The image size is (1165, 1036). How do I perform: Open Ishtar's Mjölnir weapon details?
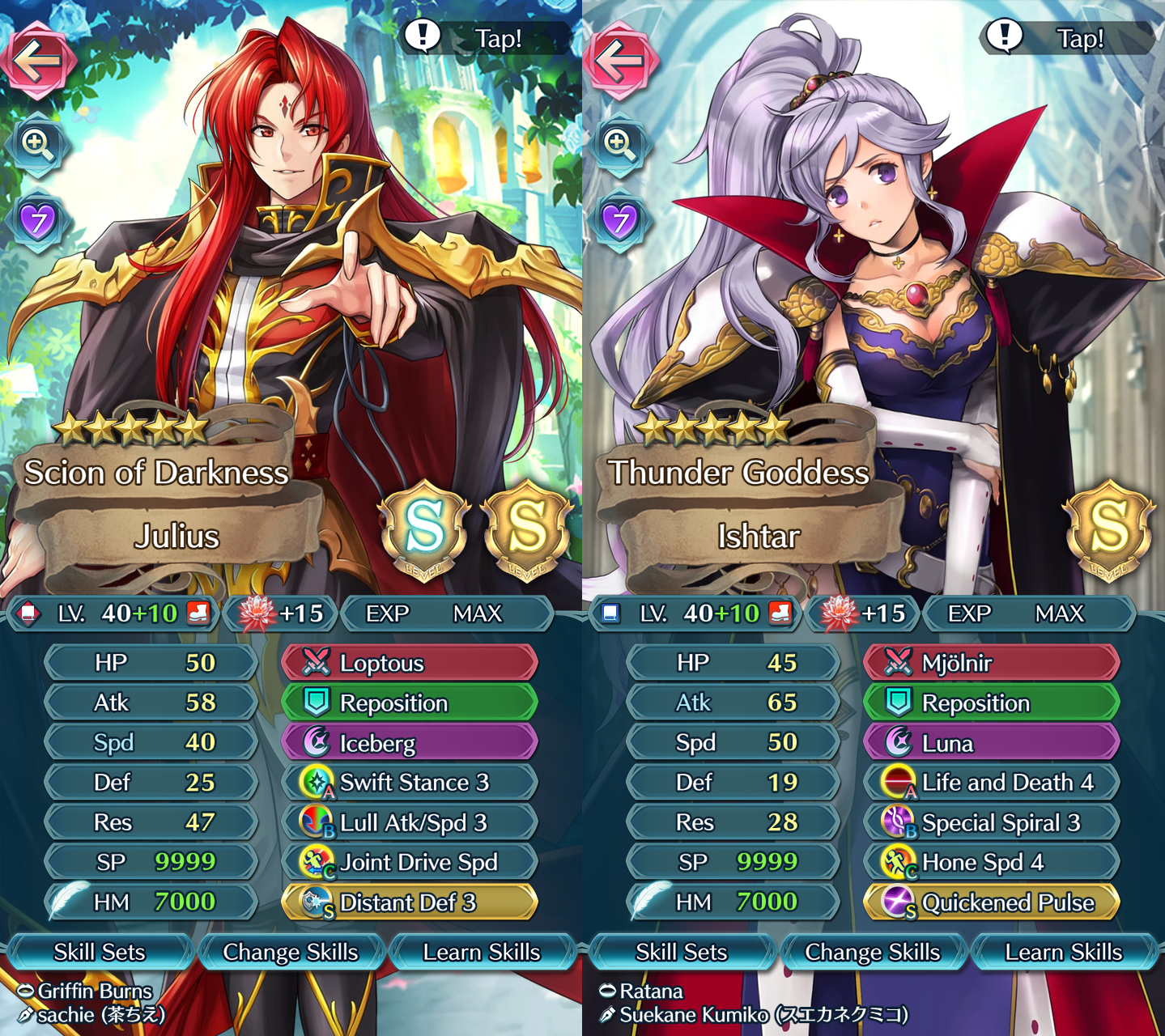coord(990,662)
